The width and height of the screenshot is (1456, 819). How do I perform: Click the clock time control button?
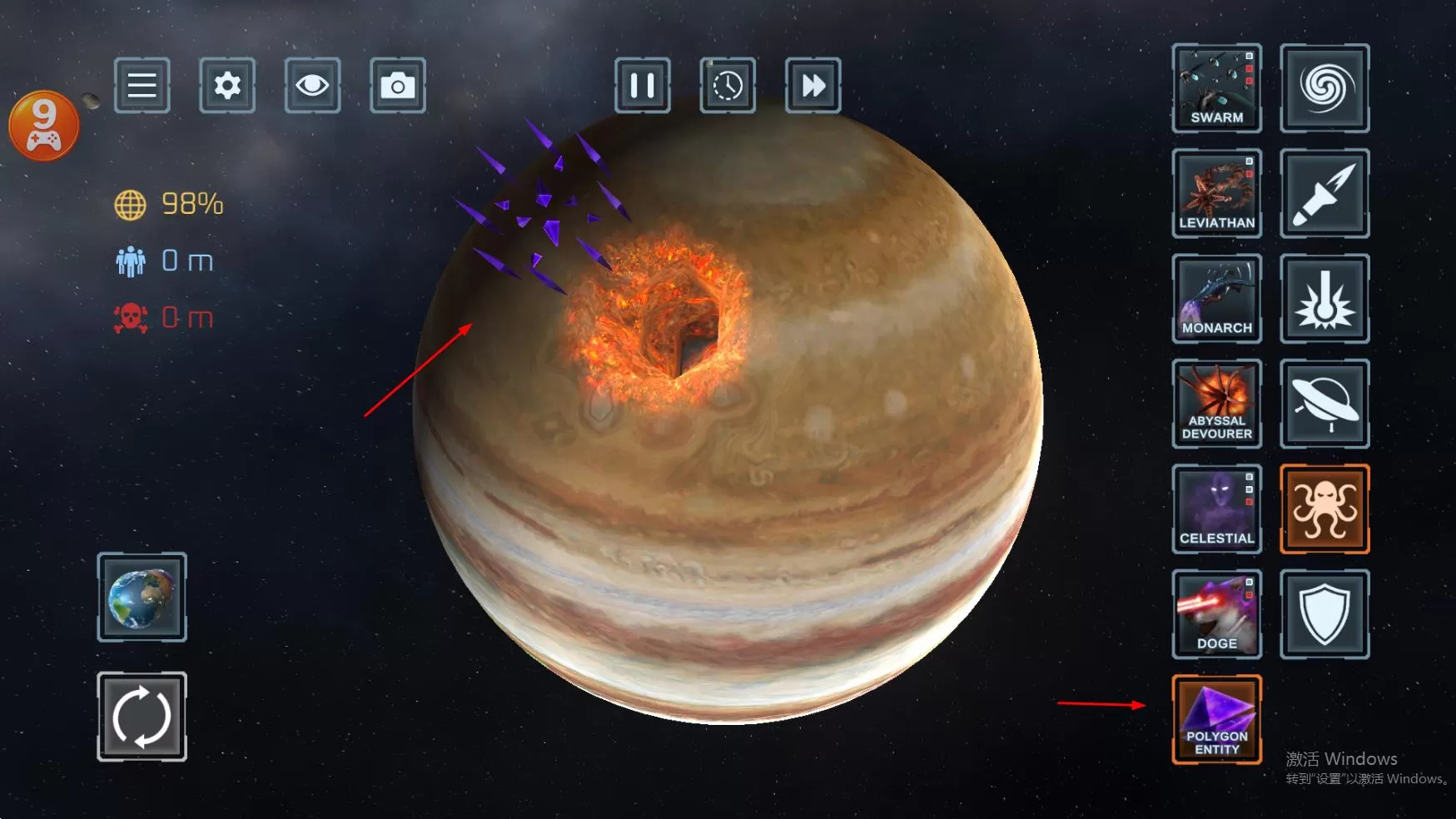coord(728,85)
